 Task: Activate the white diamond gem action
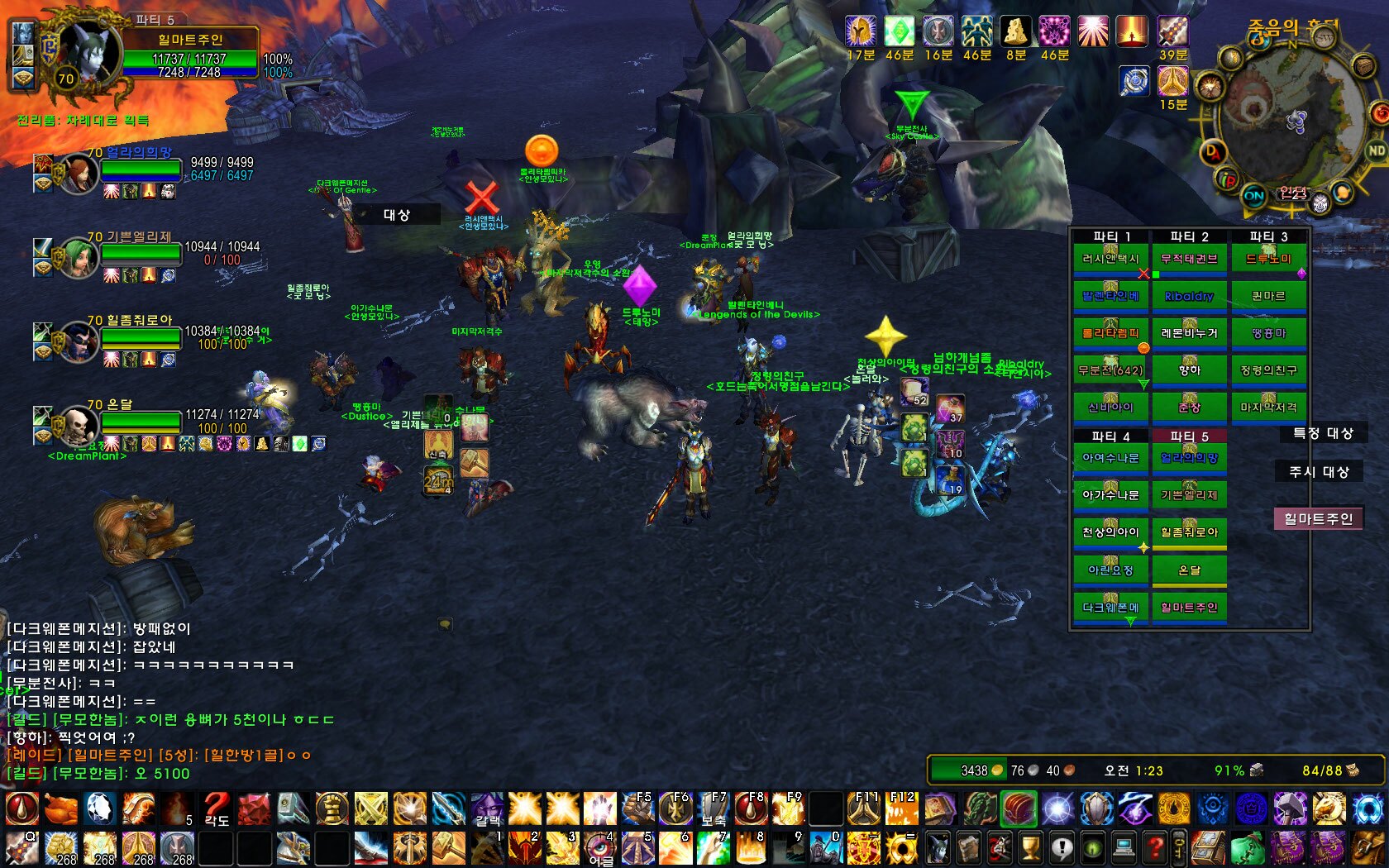99,808
